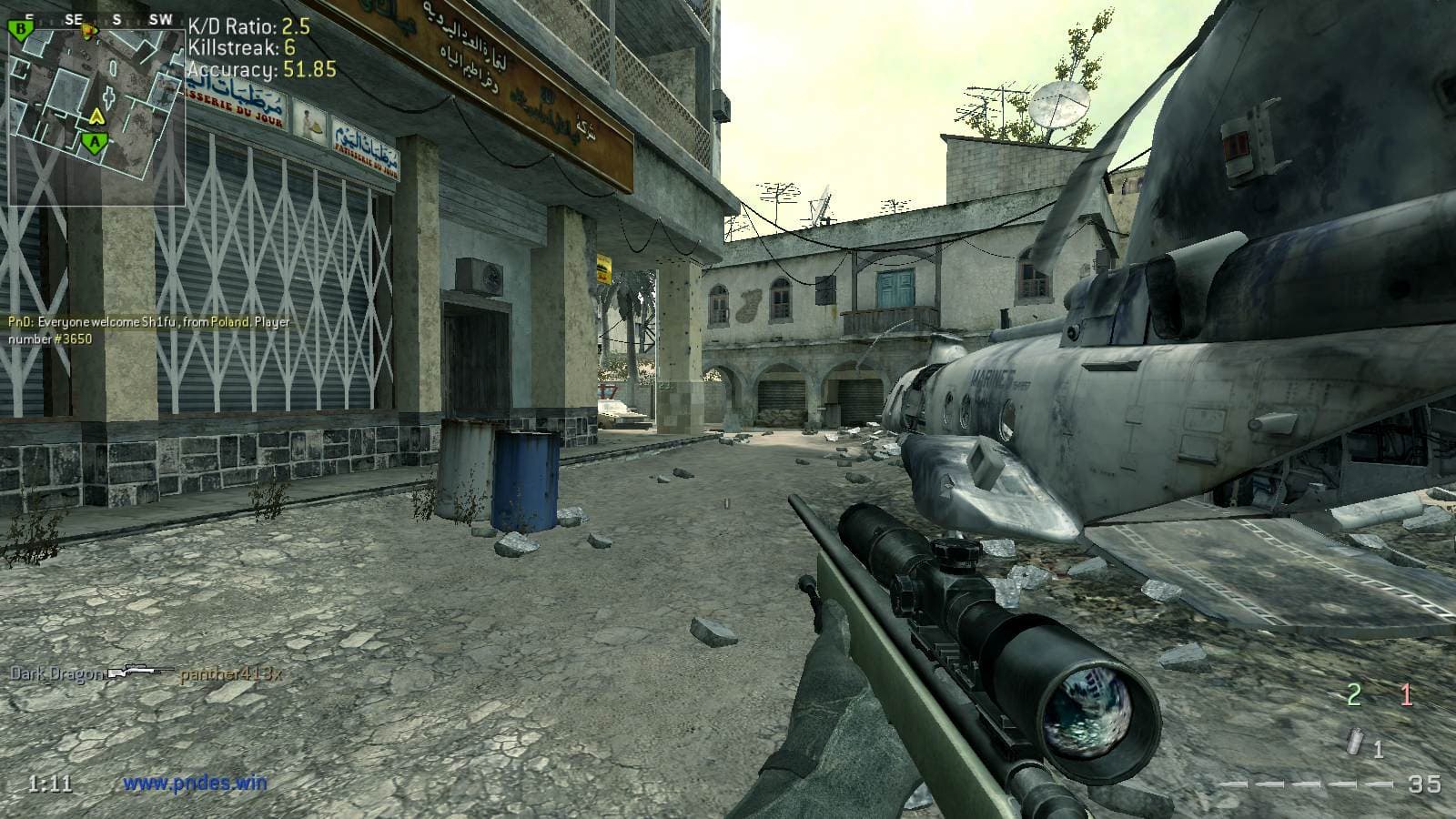Select the frag grenade icon

(x=1357, y=743)
